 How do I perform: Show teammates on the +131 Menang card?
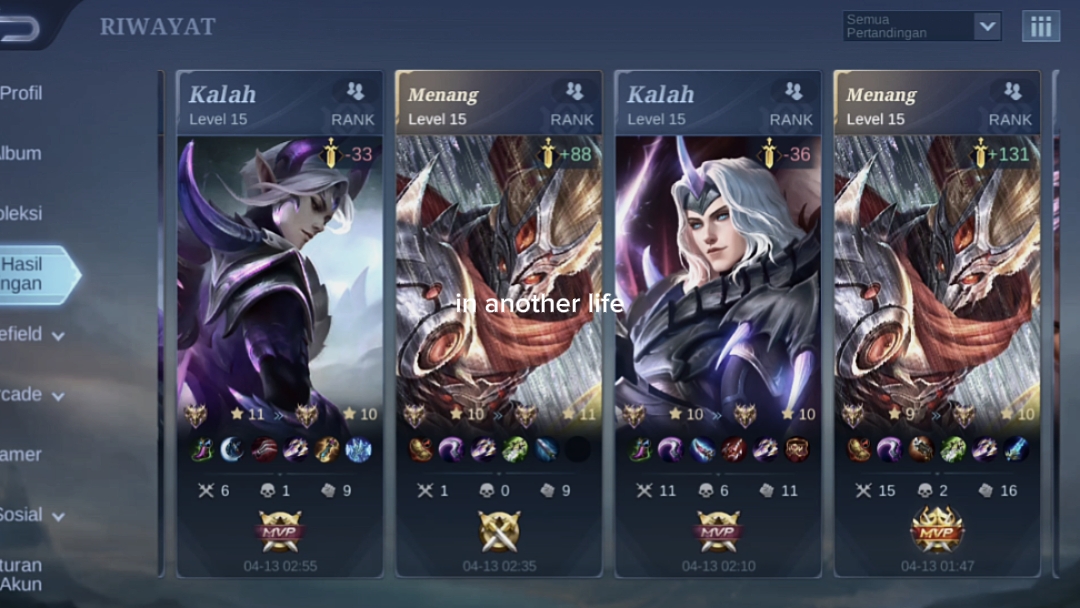click(1012, 91)
